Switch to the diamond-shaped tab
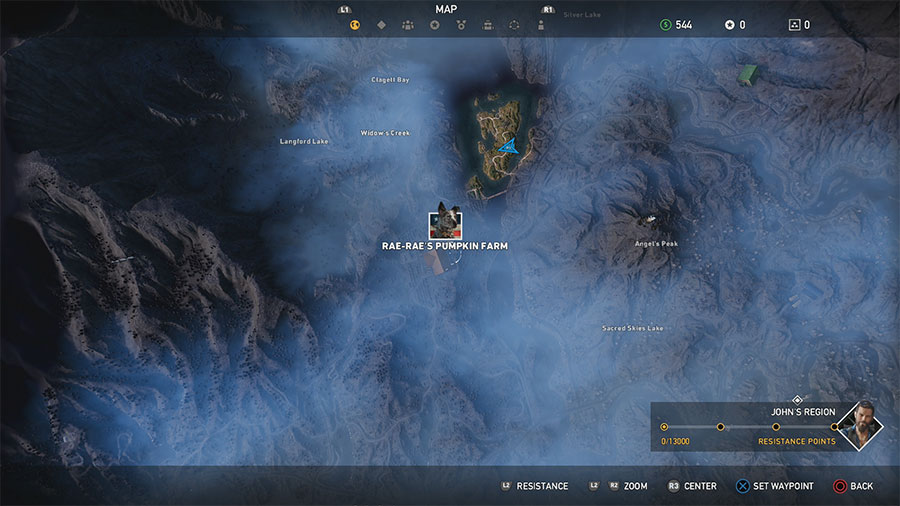900x506 pixels. pos(381,26)
